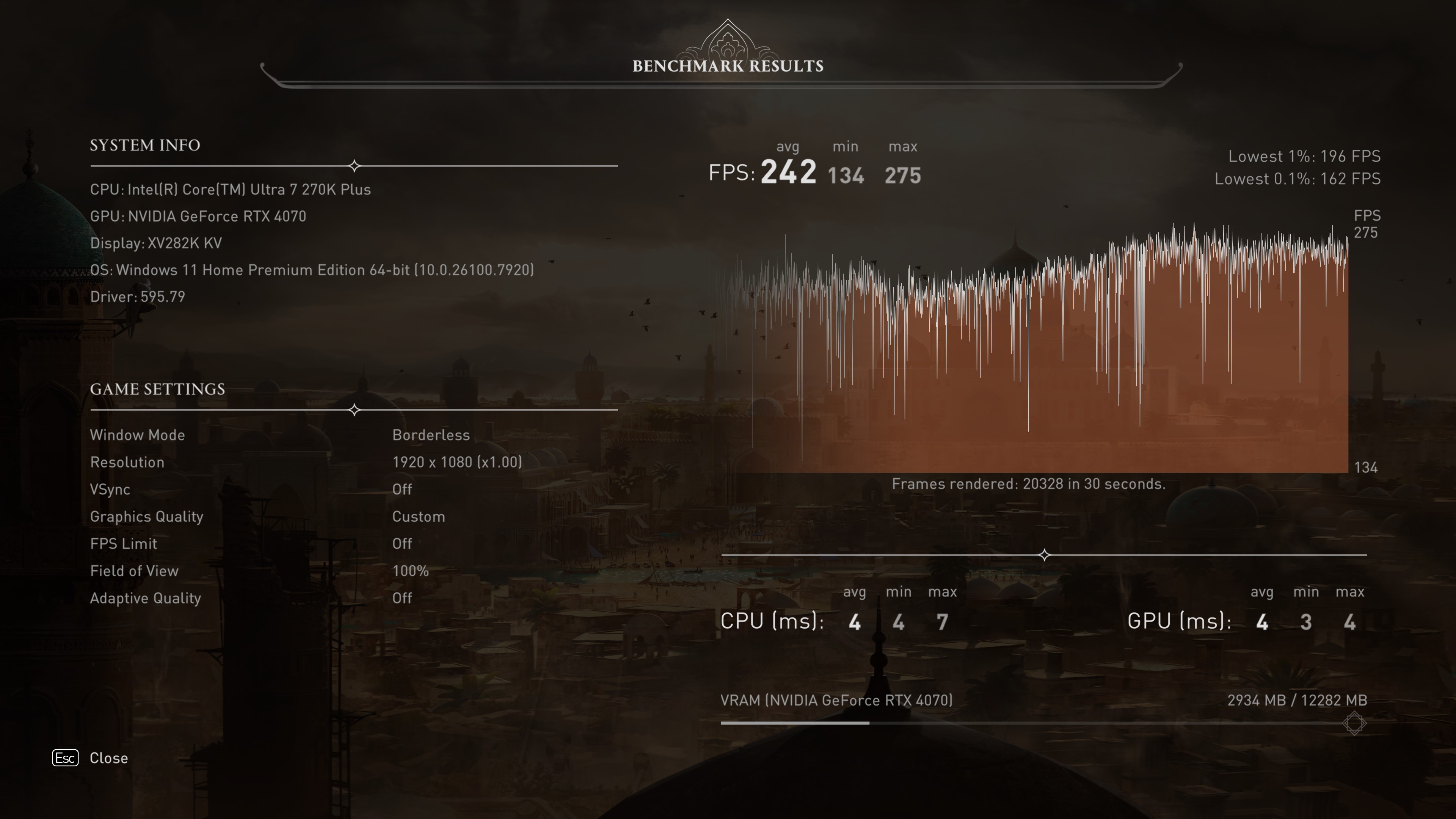Select the Game Settings section header
The width and height of the screenshot is (1456, 819).
[x=157, y=389]
